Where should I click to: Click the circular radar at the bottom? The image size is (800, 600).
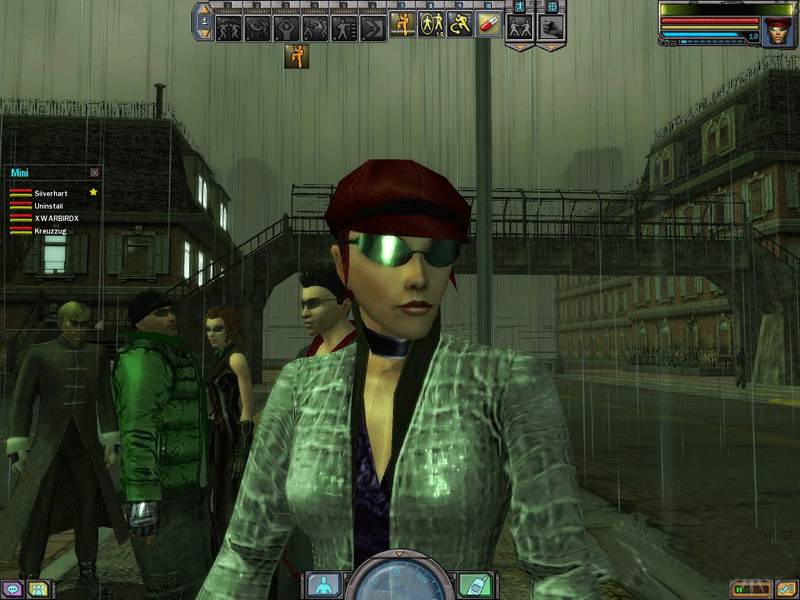[399, 580]
